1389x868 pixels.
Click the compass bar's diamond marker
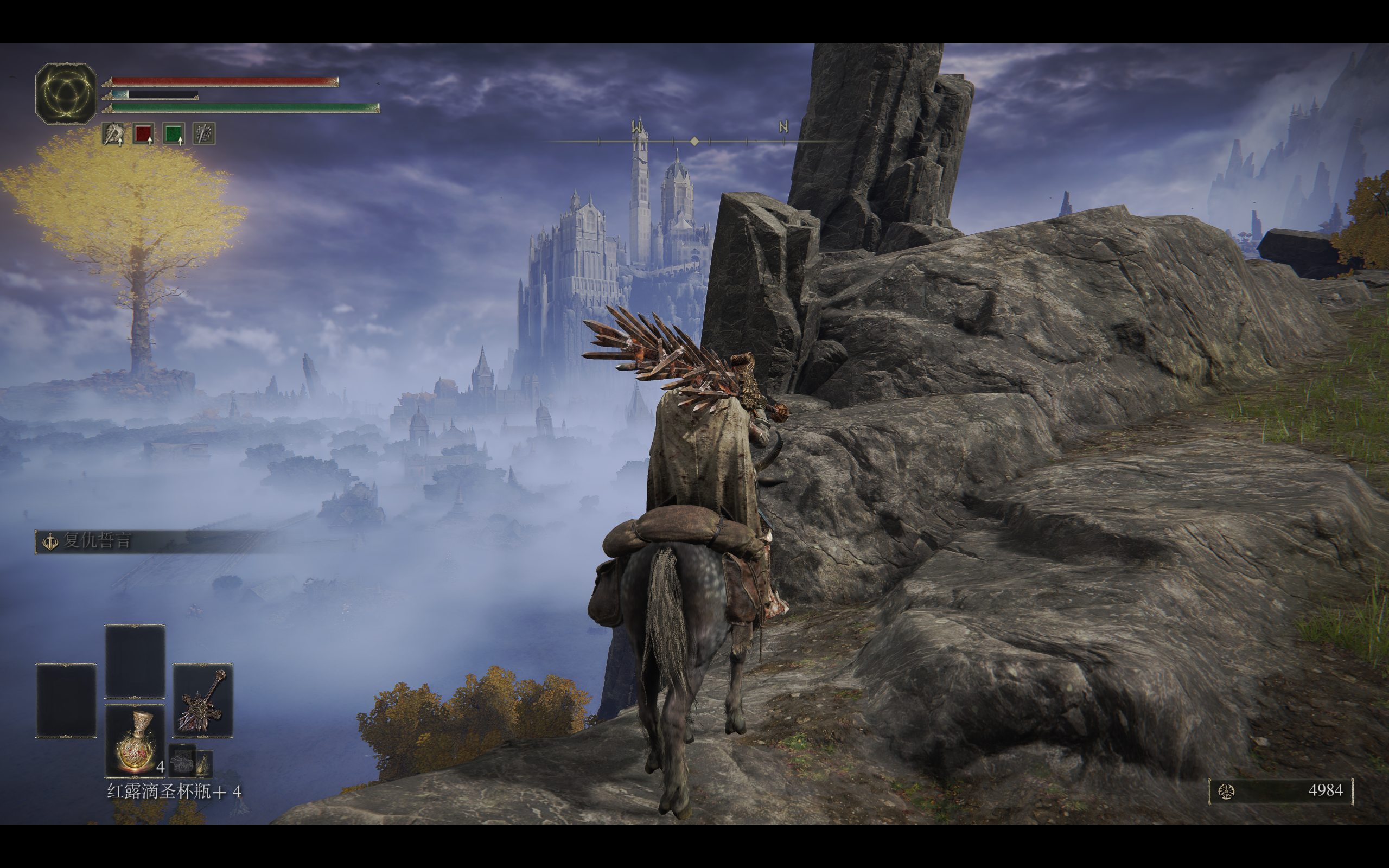tap(694, 141)
